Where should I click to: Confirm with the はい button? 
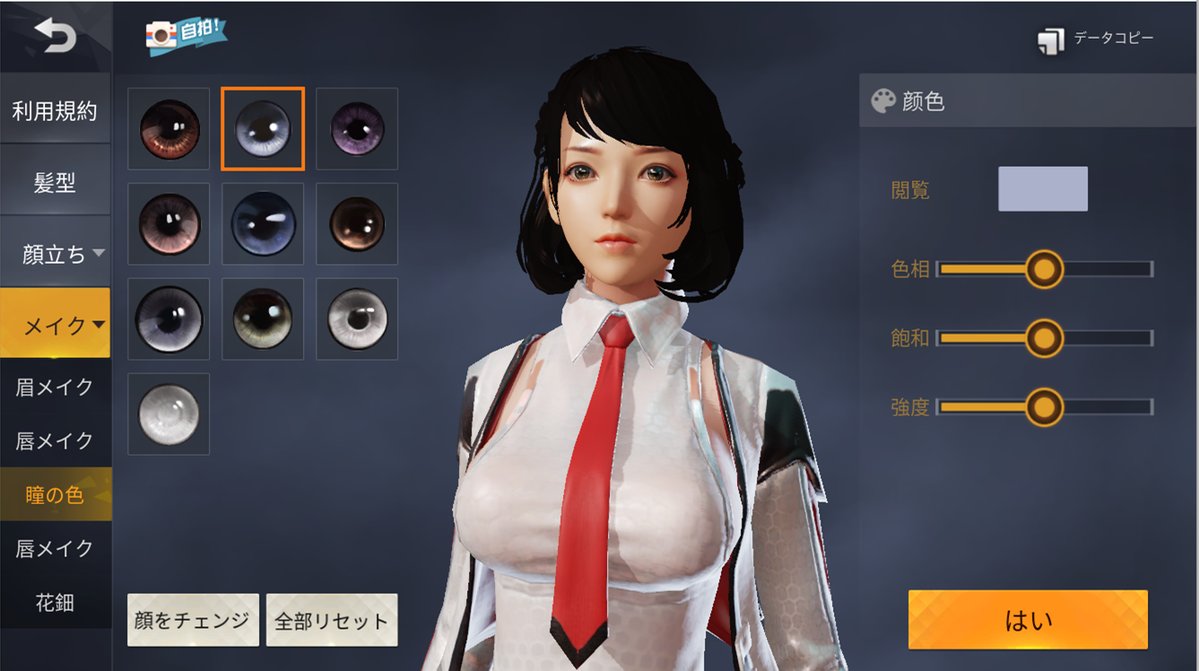point(1028,620)
